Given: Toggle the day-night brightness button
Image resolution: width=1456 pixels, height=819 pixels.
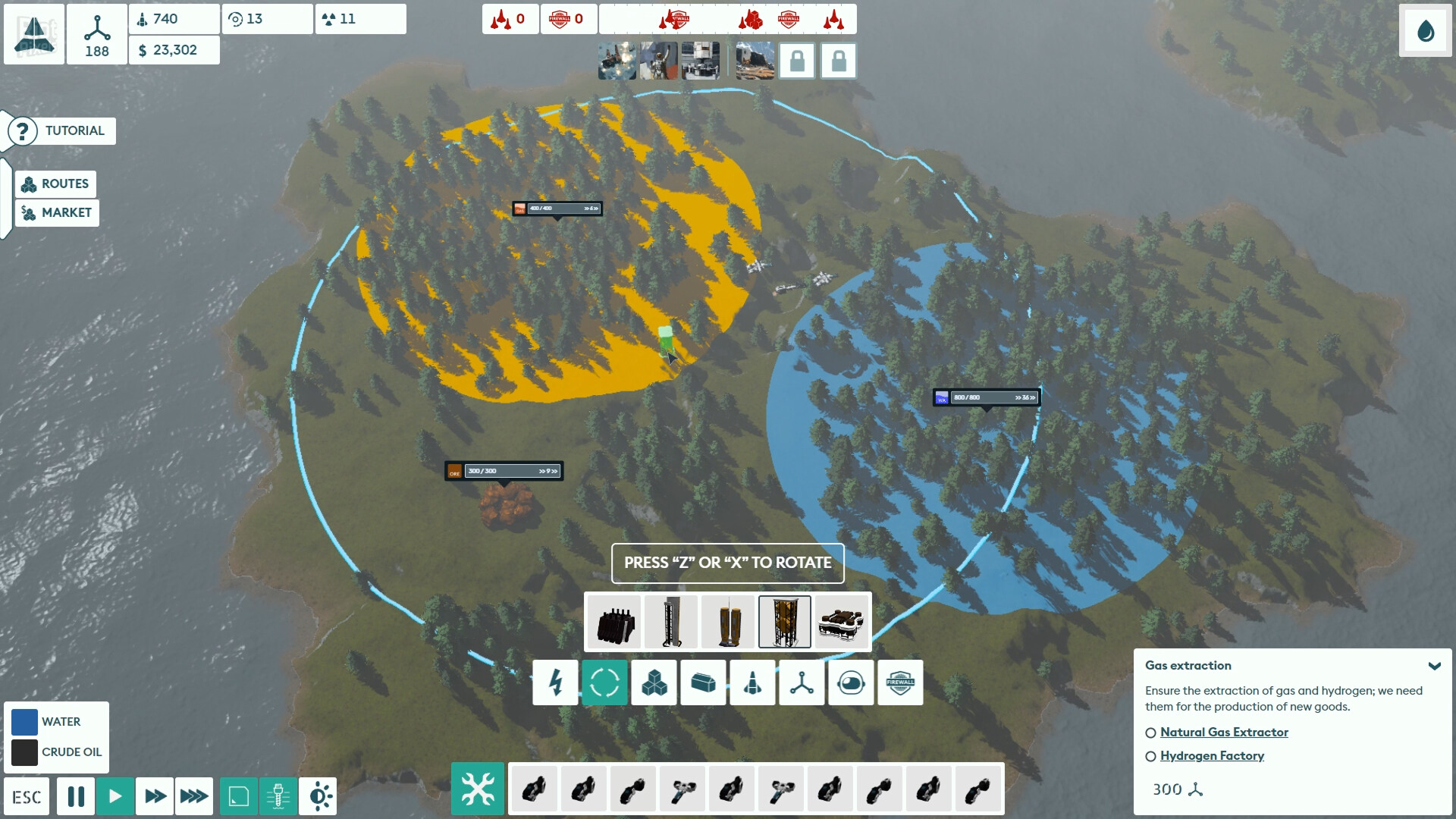Looking at the screenshot, I should tap(318, 796).
